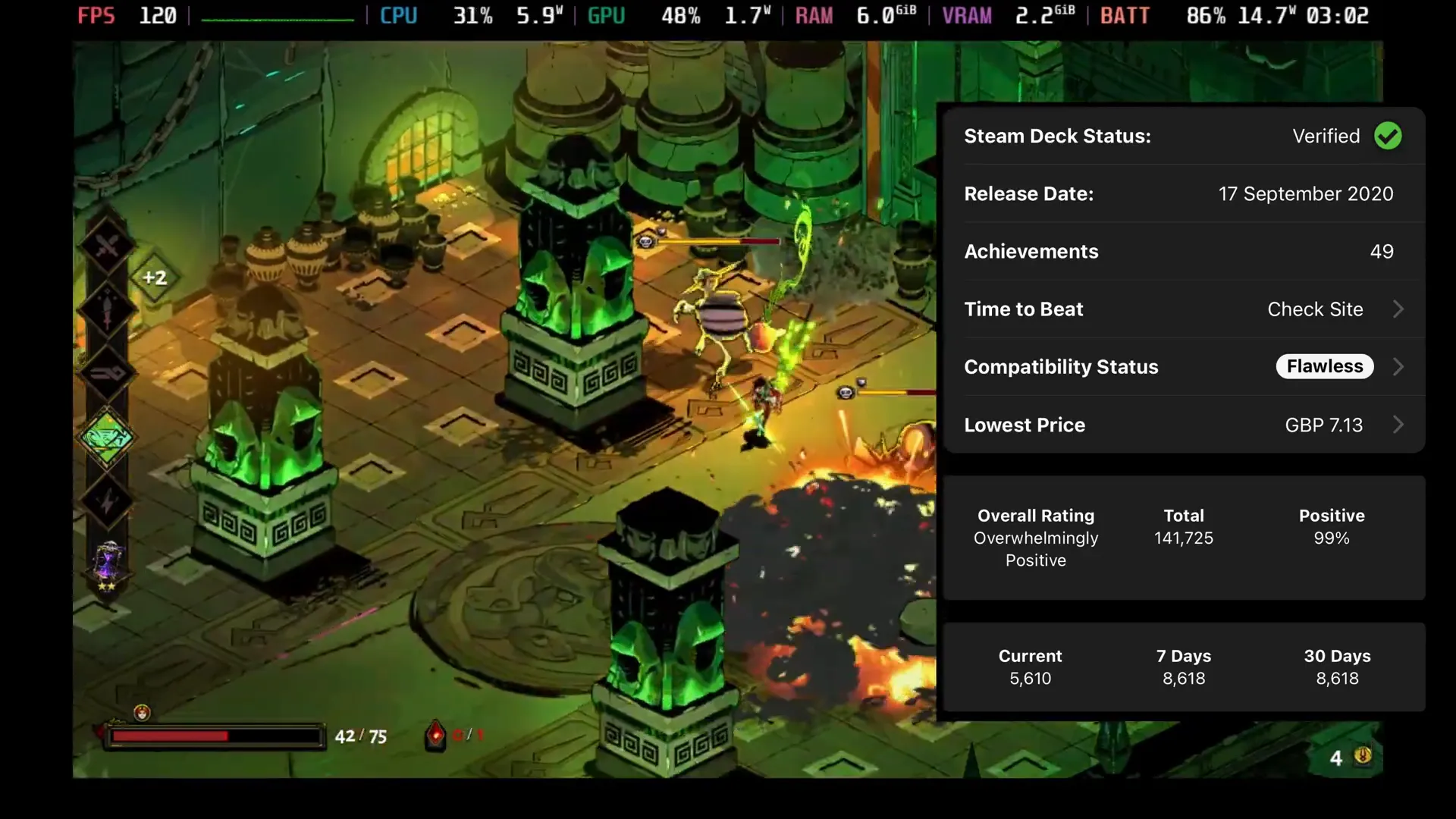This screenshot has width=1456, height=819.
Task: Open the Check Site link
Action: coord(1315,309)
